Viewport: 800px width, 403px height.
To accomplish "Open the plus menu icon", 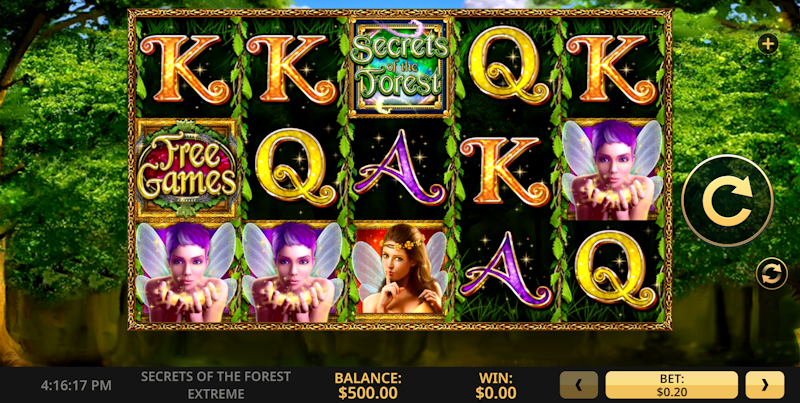I will 767,43.
